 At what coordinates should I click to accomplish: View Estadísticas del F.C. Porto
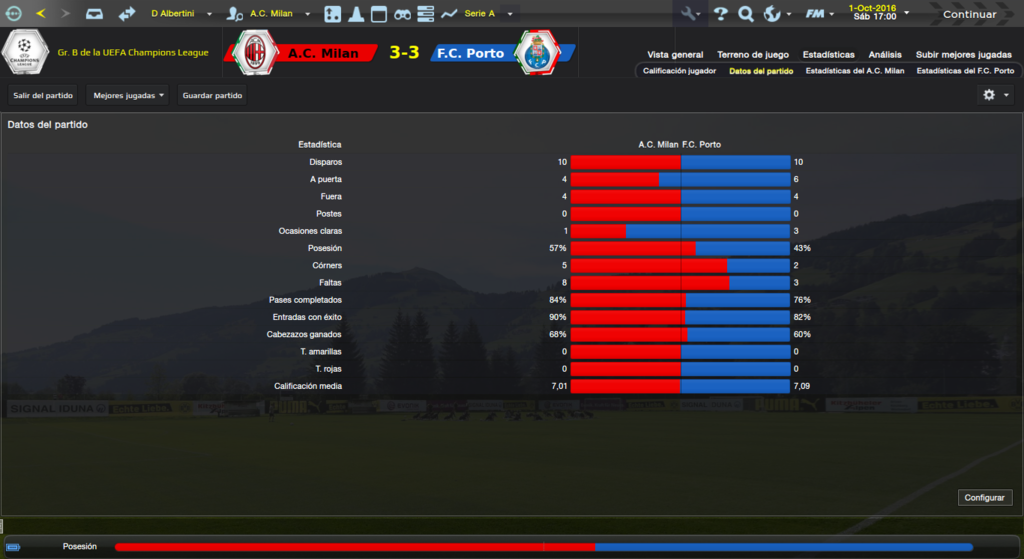(965, 72)
